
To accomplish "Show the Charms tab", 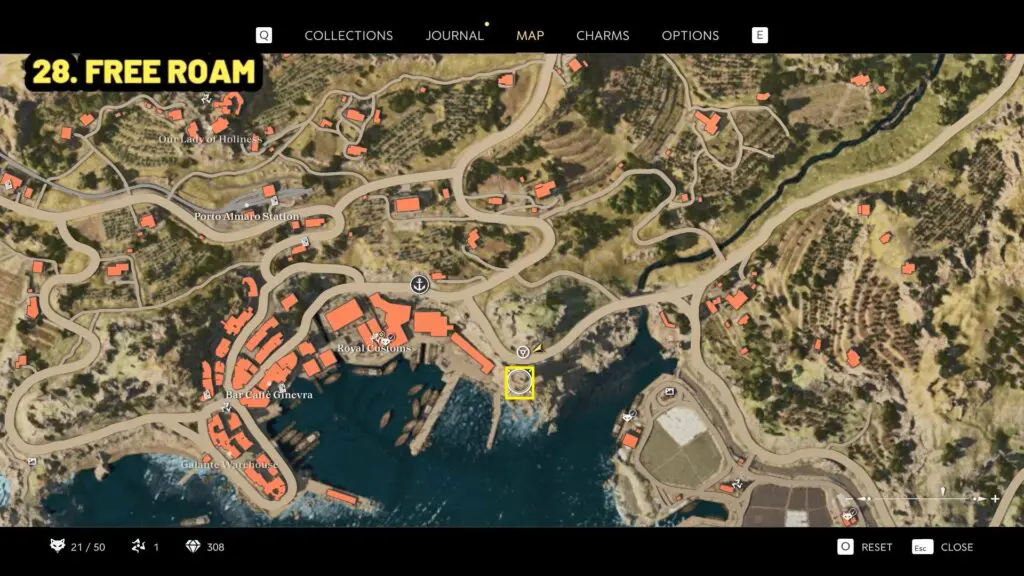I will [602, 35].
